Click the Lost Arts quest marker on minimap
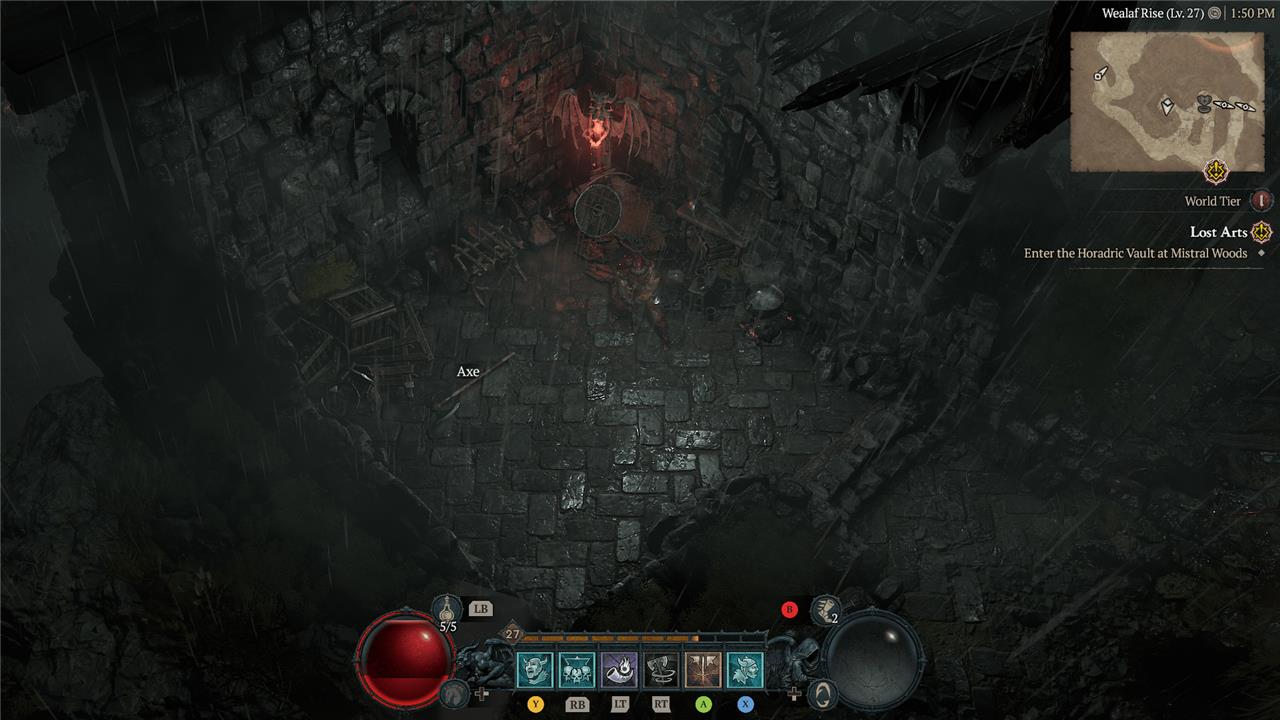Screen dimensions: 1280x720 click(1216, 172)
